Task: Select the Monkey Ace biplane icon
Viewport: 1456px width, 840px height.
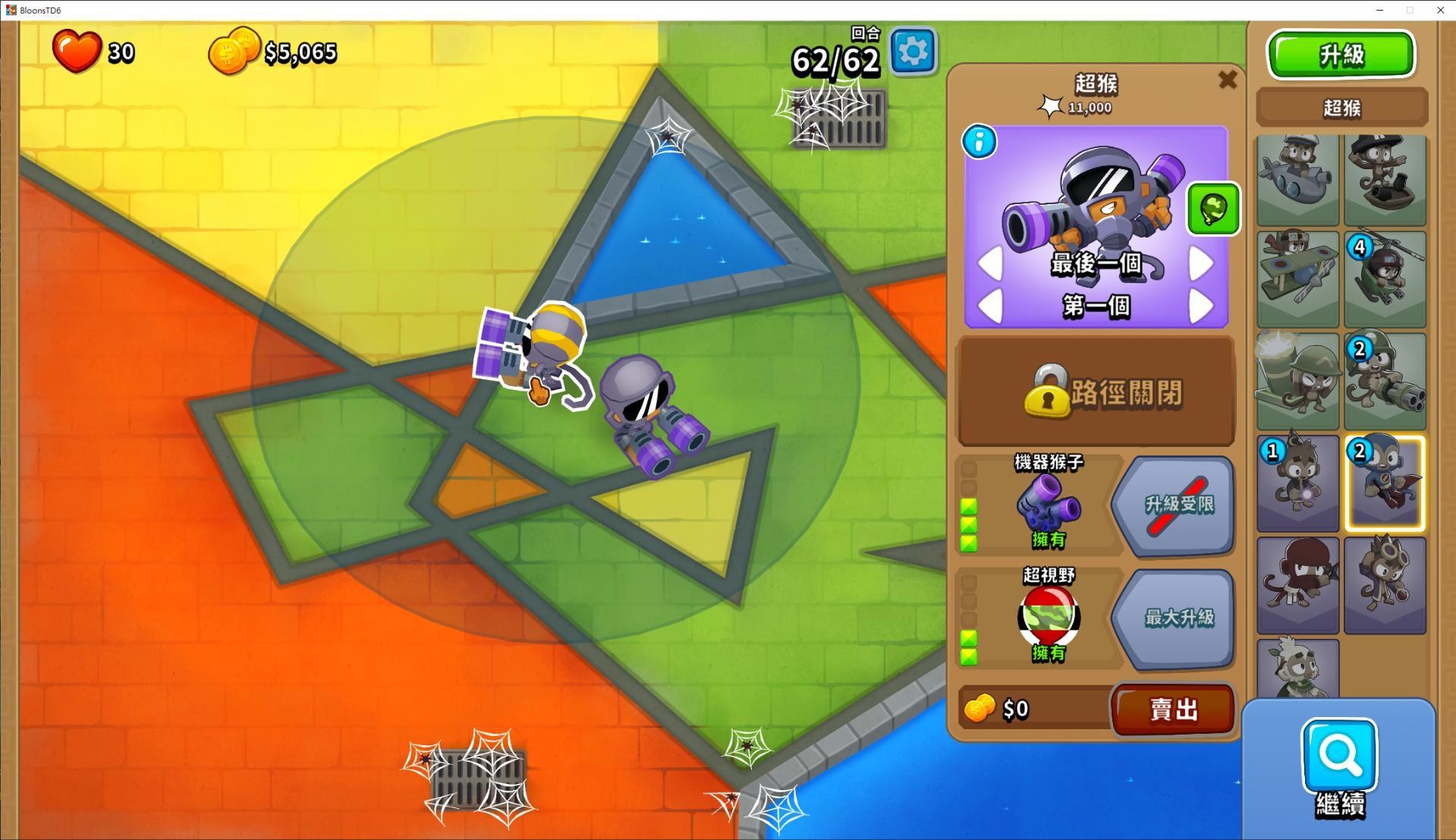Action: (1297, 278)
